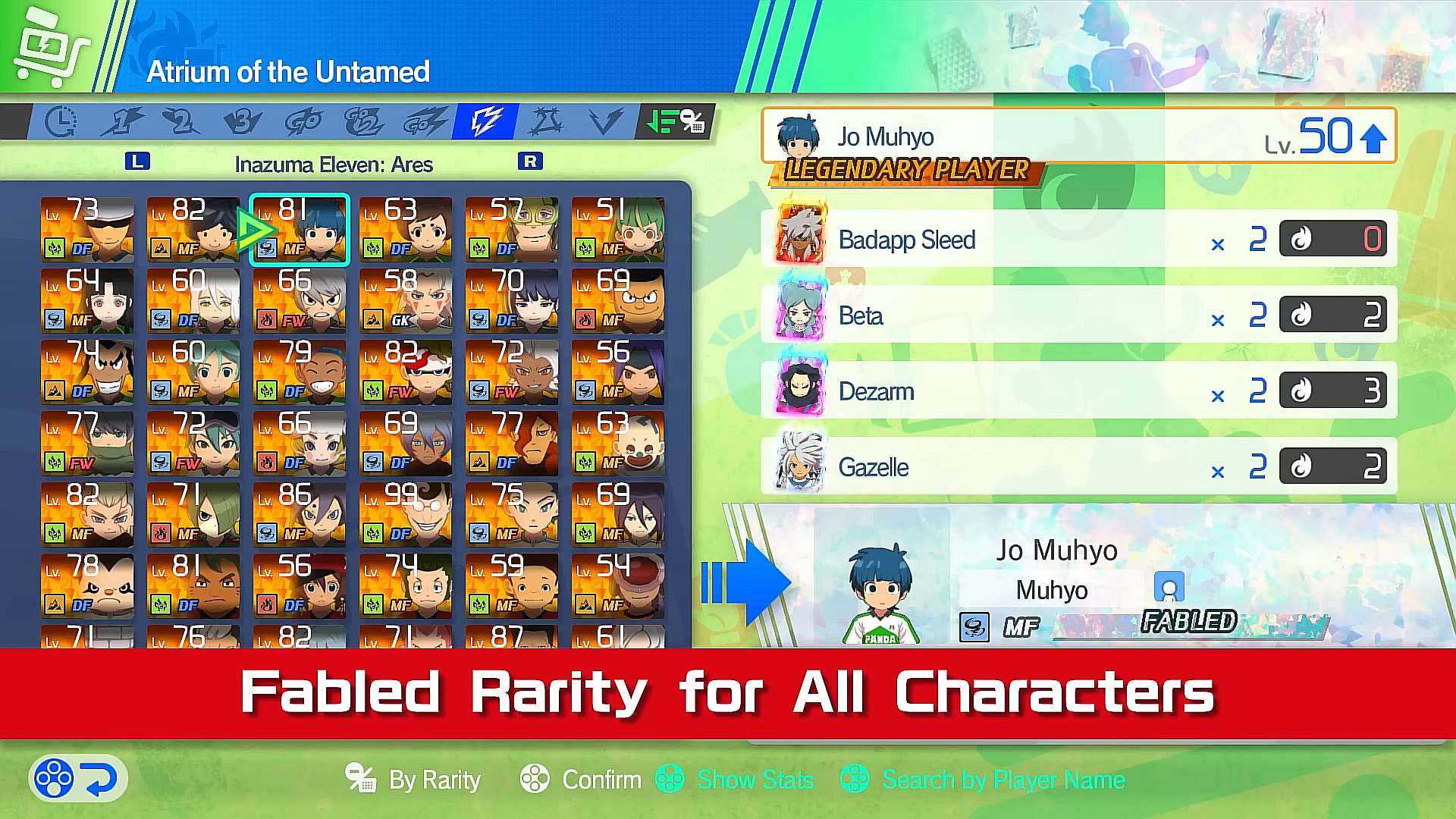Choose the level 78 DF player tile

click(x=87, y=585)
